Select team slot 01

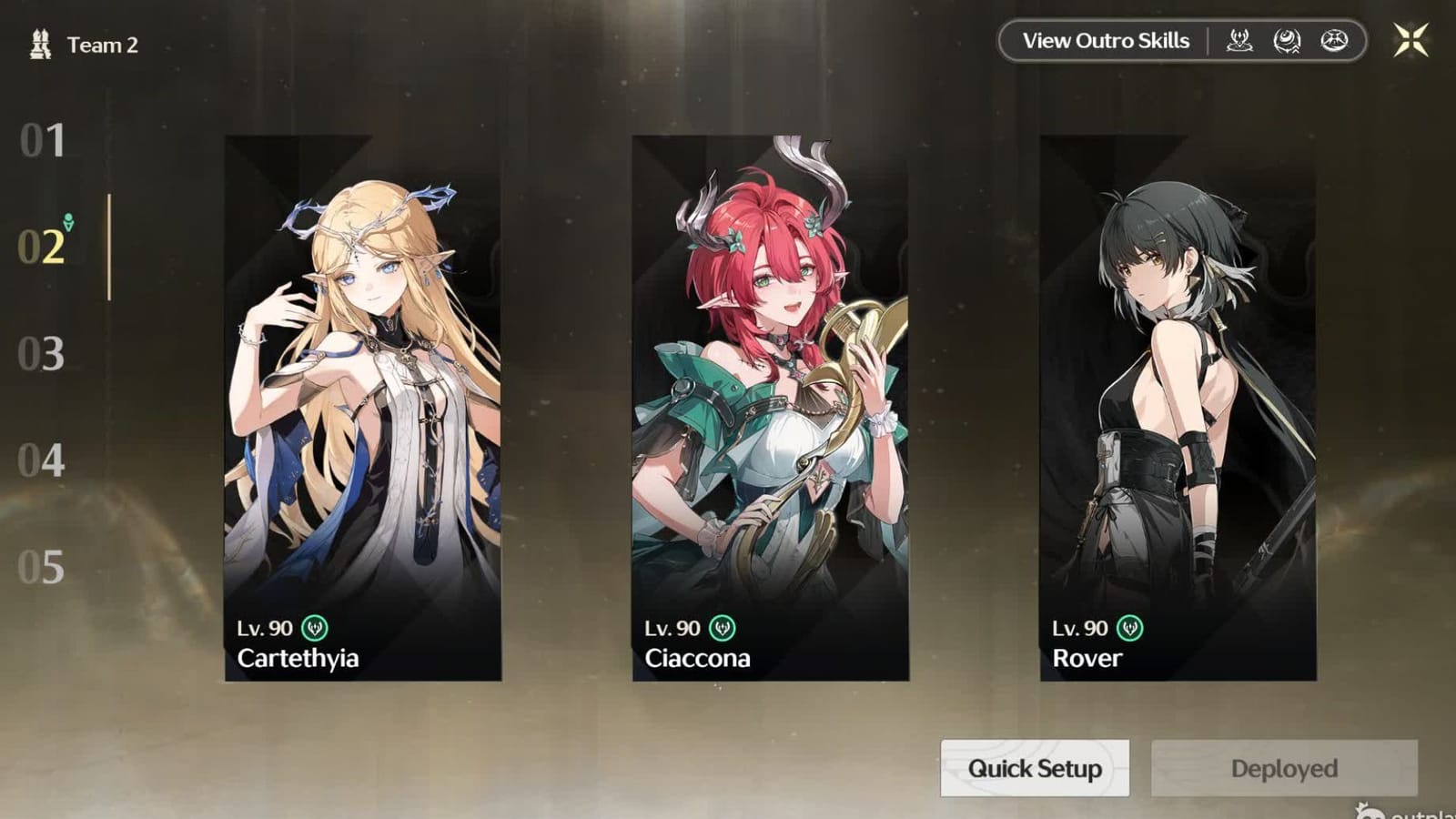click(x=40, y=139)
